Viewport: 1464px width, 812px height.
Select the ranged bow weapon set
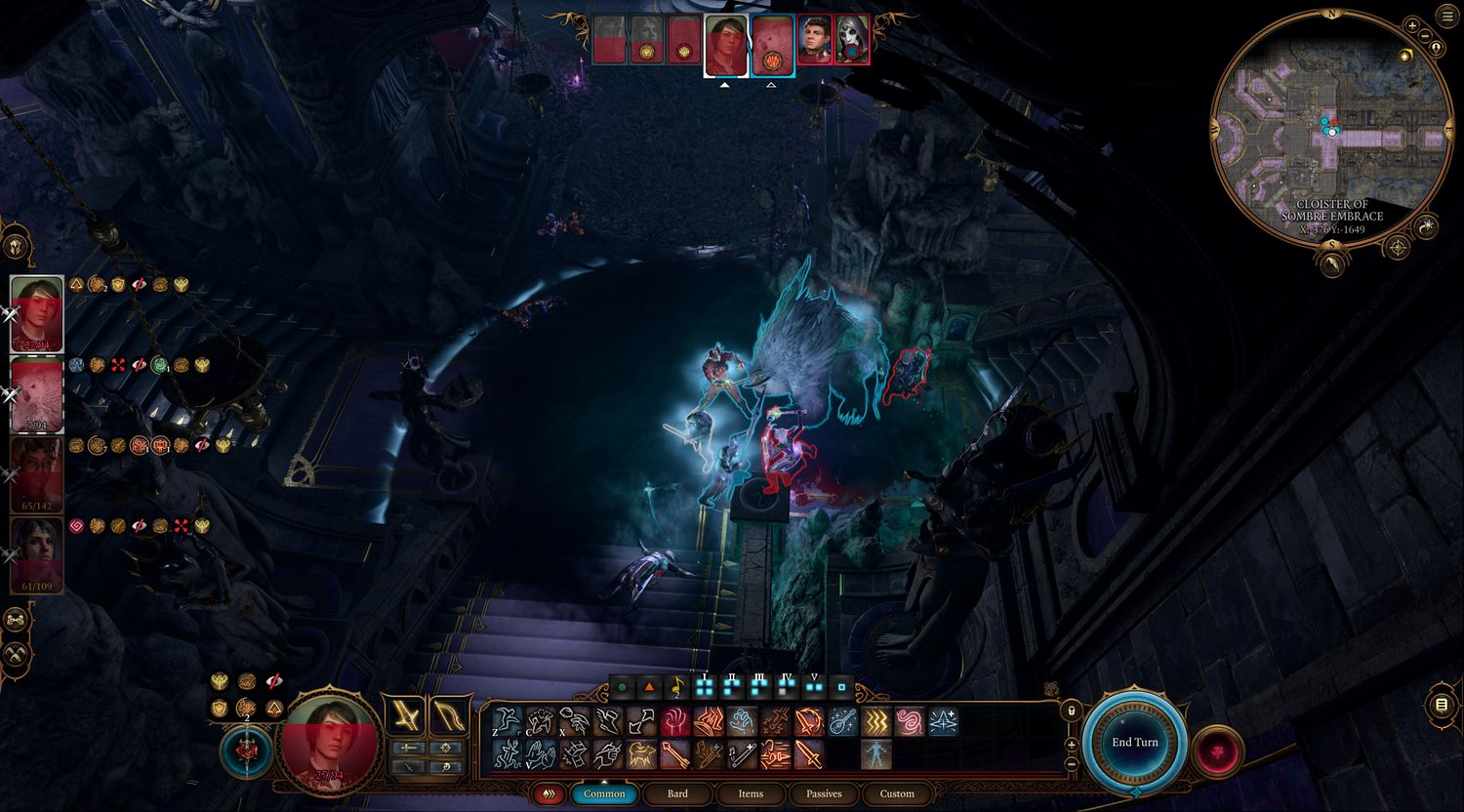click(448, 716)
